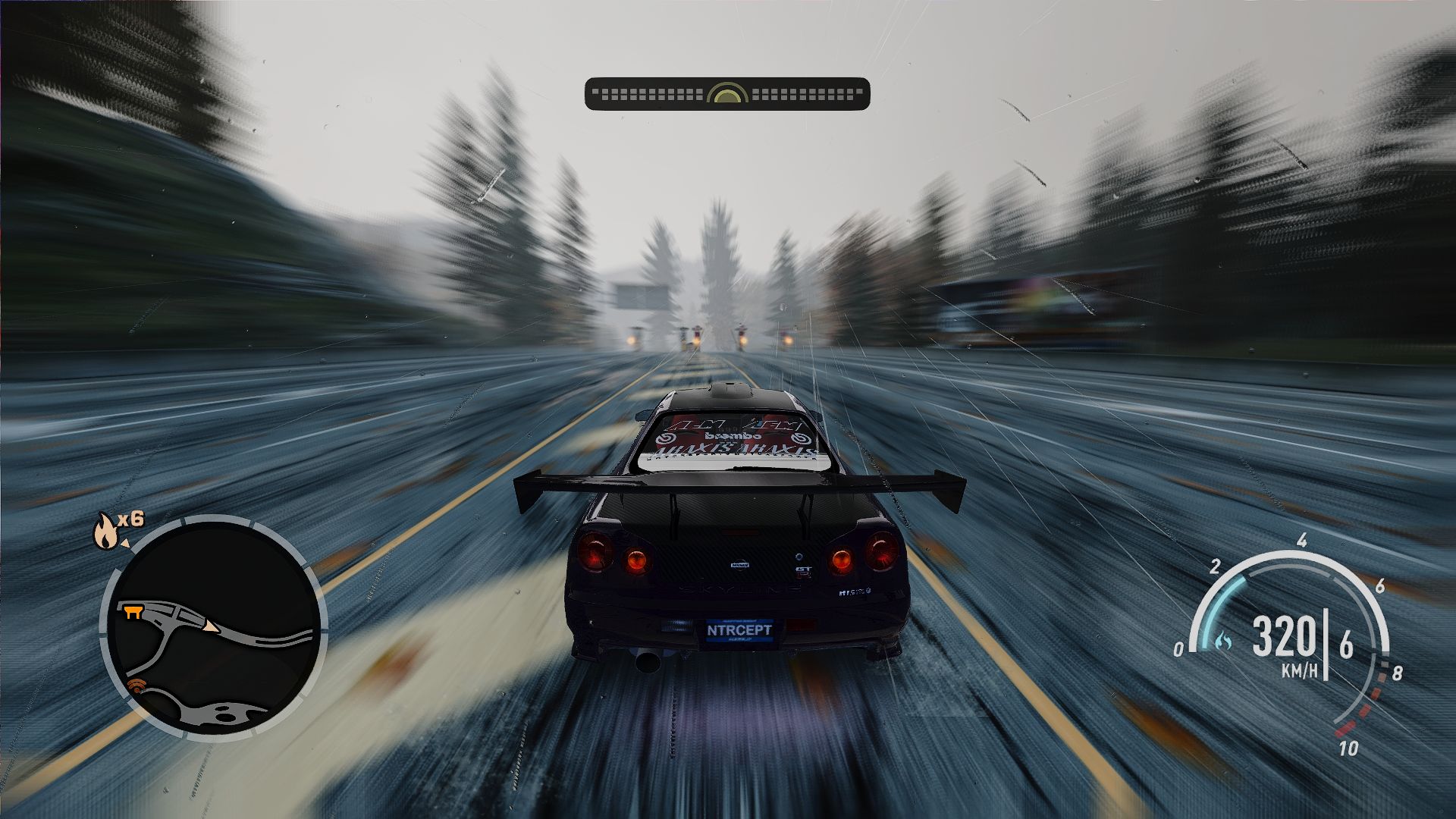This screenshot has height=819, width=1456.
Task: Click the player arrow on the minimap
Action: pos(209,626)
